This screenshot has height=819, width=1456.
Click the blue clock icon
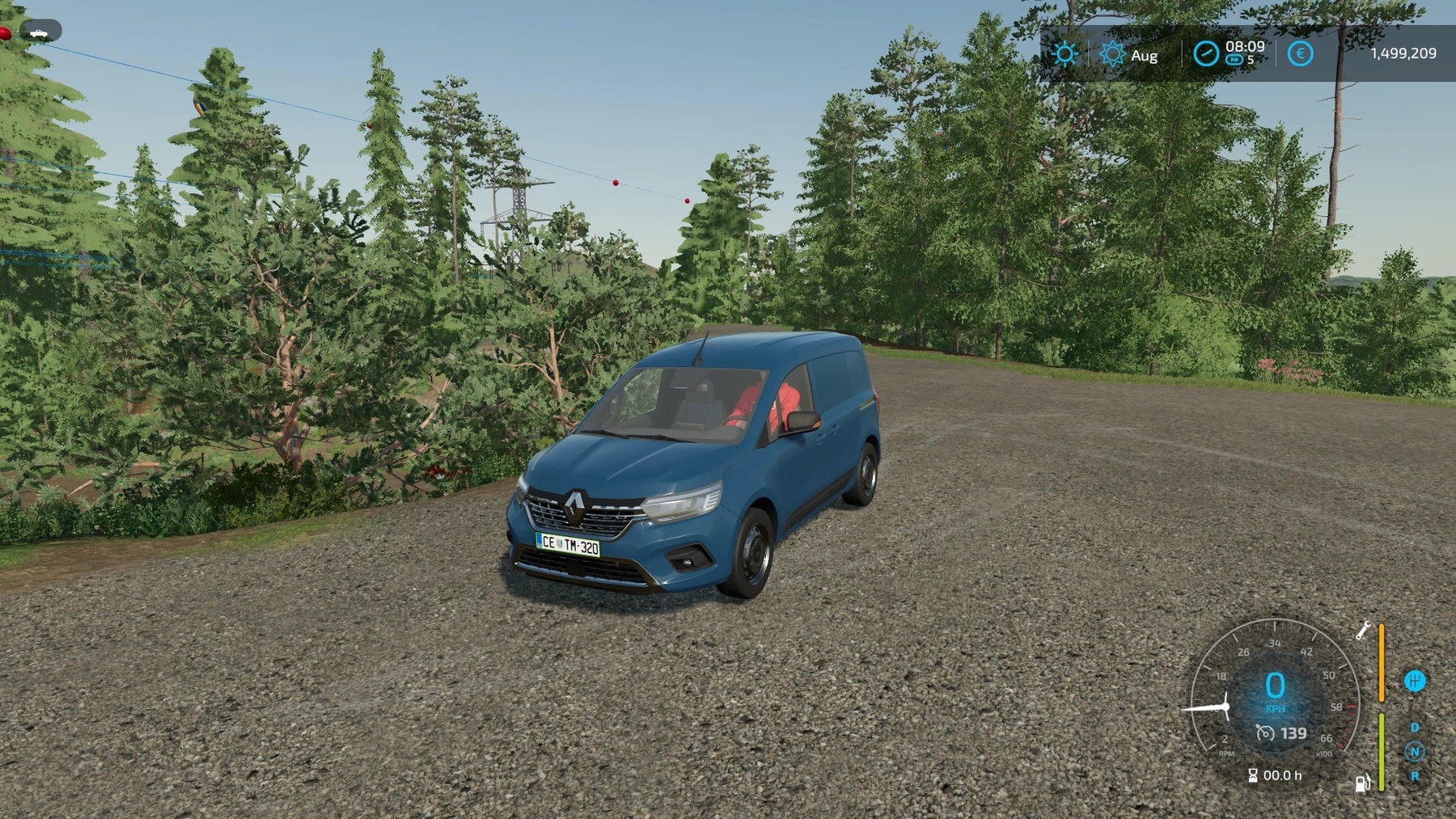1205,53
